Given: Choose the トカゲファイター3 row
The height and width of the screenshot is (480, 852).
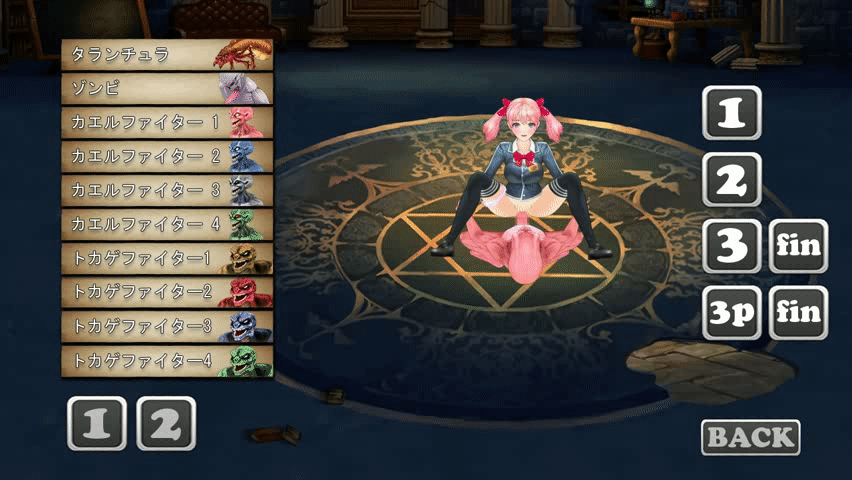Looking at the screenshot, I should click(x=166, y=326).
